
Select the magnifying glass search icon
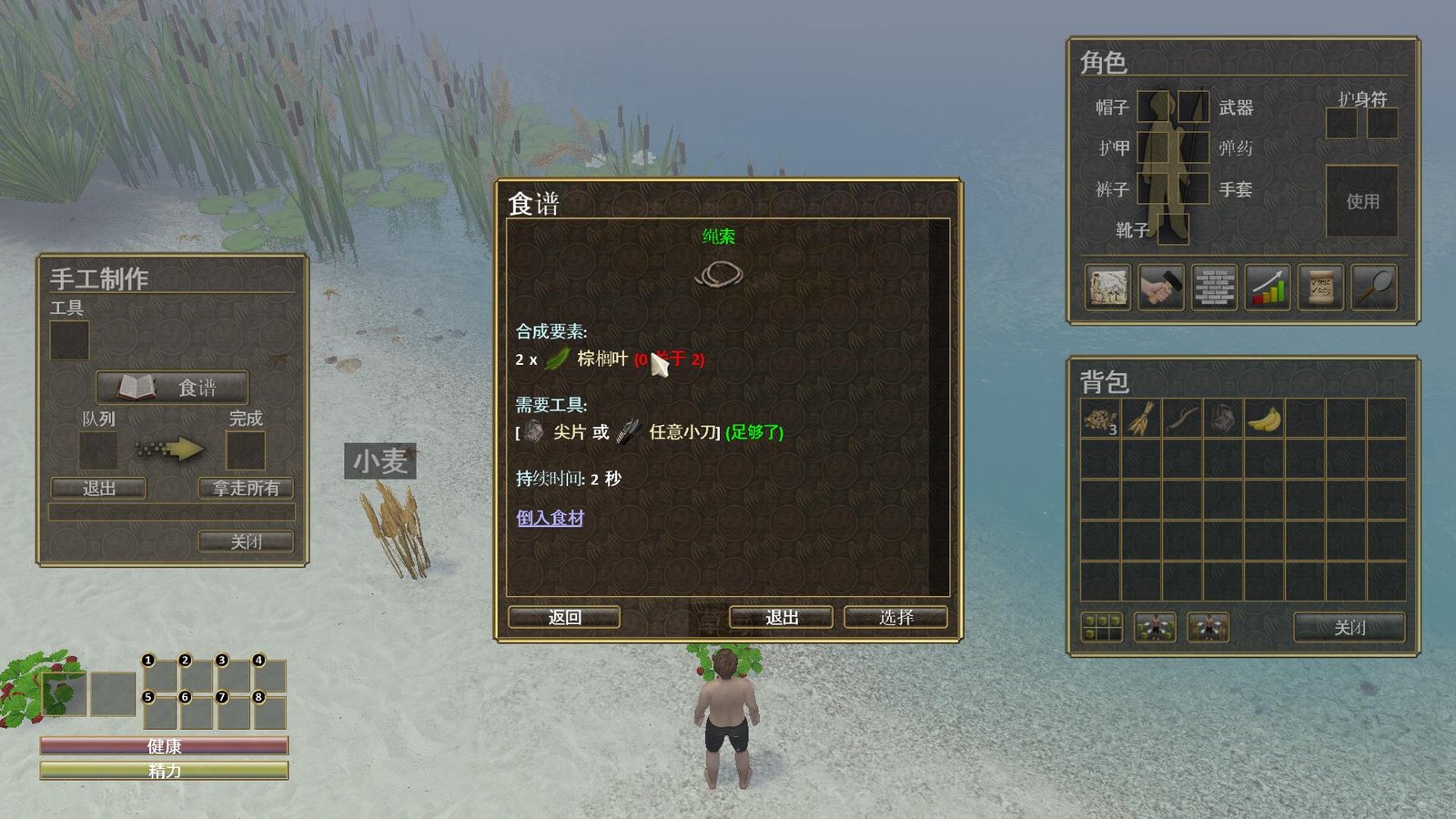point(1372,288)
